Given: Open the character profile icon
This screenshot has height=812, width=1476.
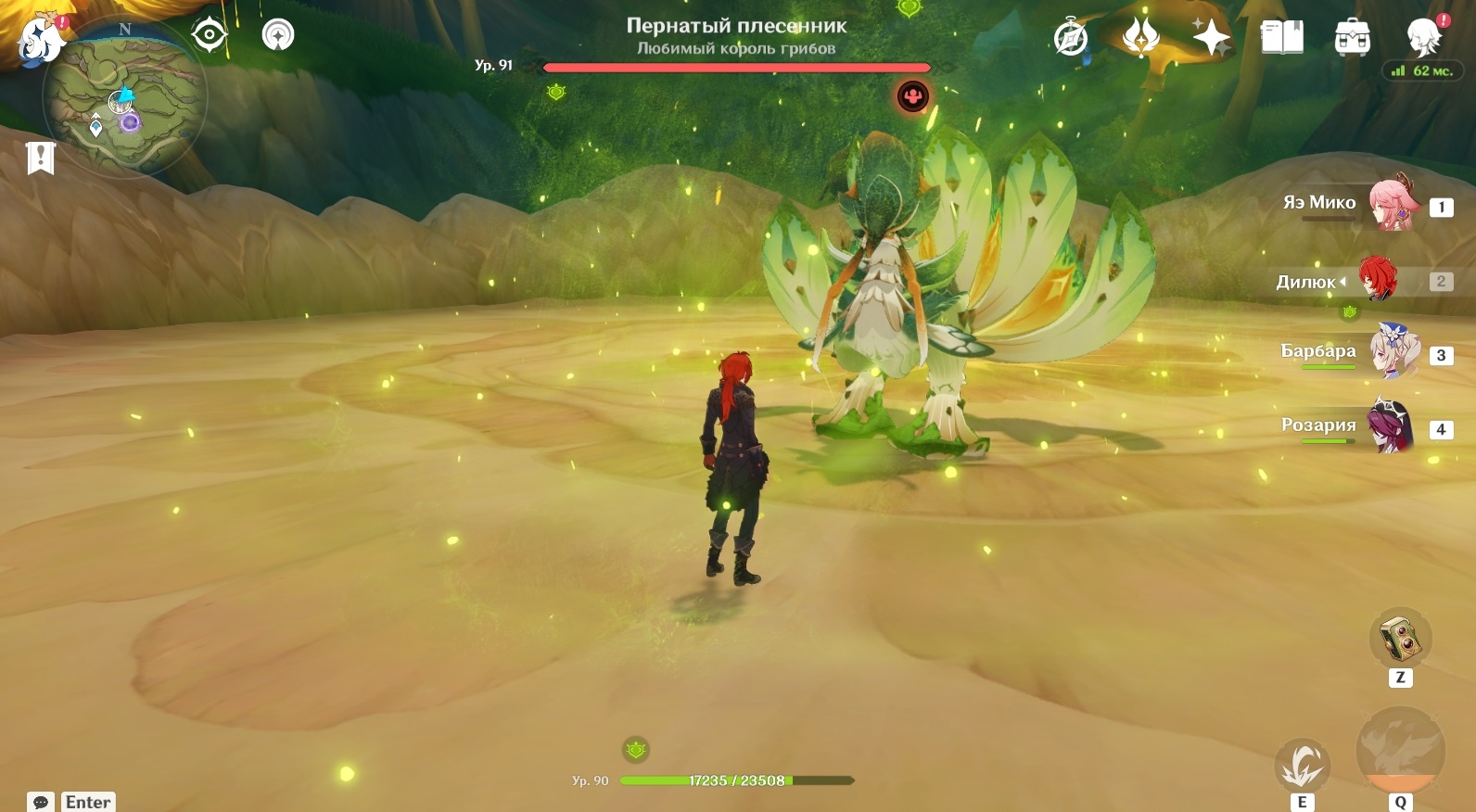Looking at the screenshot, I should click(1424, 37).
